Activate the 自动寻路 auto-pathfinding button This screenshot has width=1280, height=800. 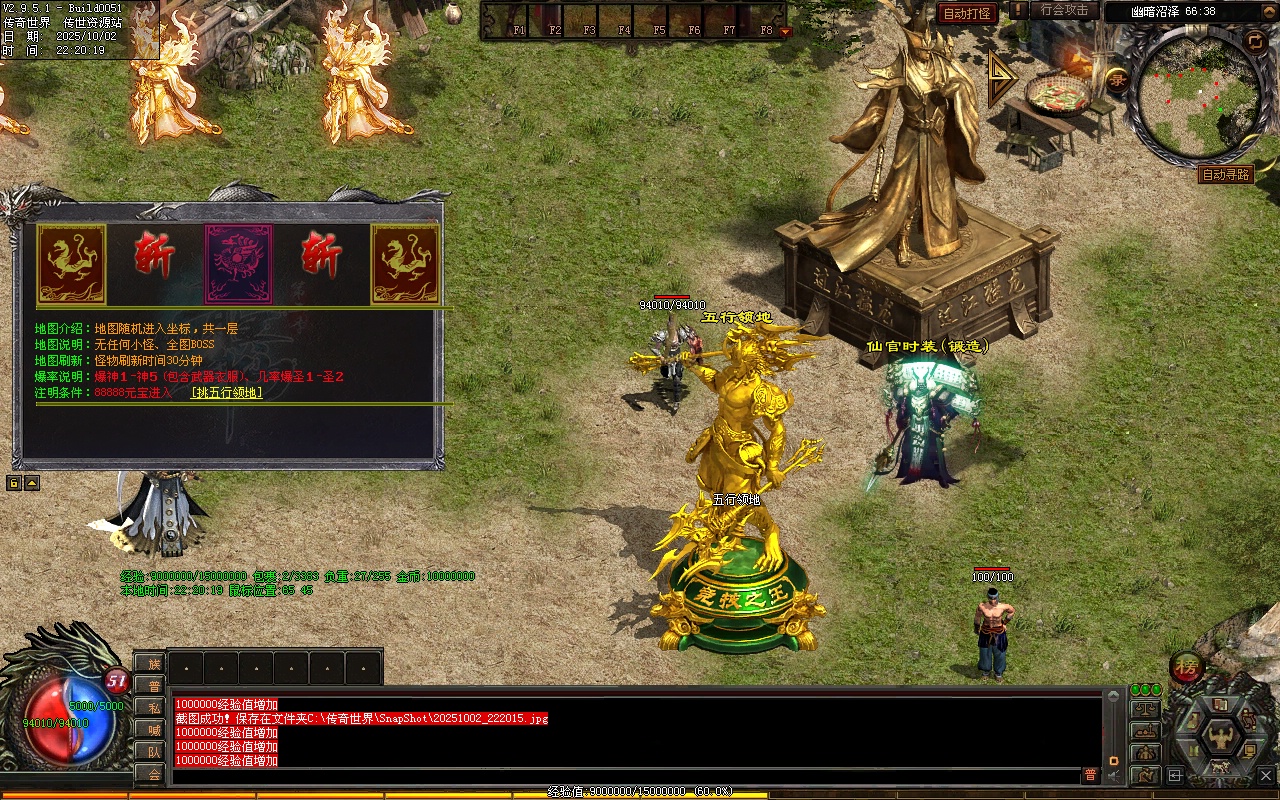coord(1226,174)
